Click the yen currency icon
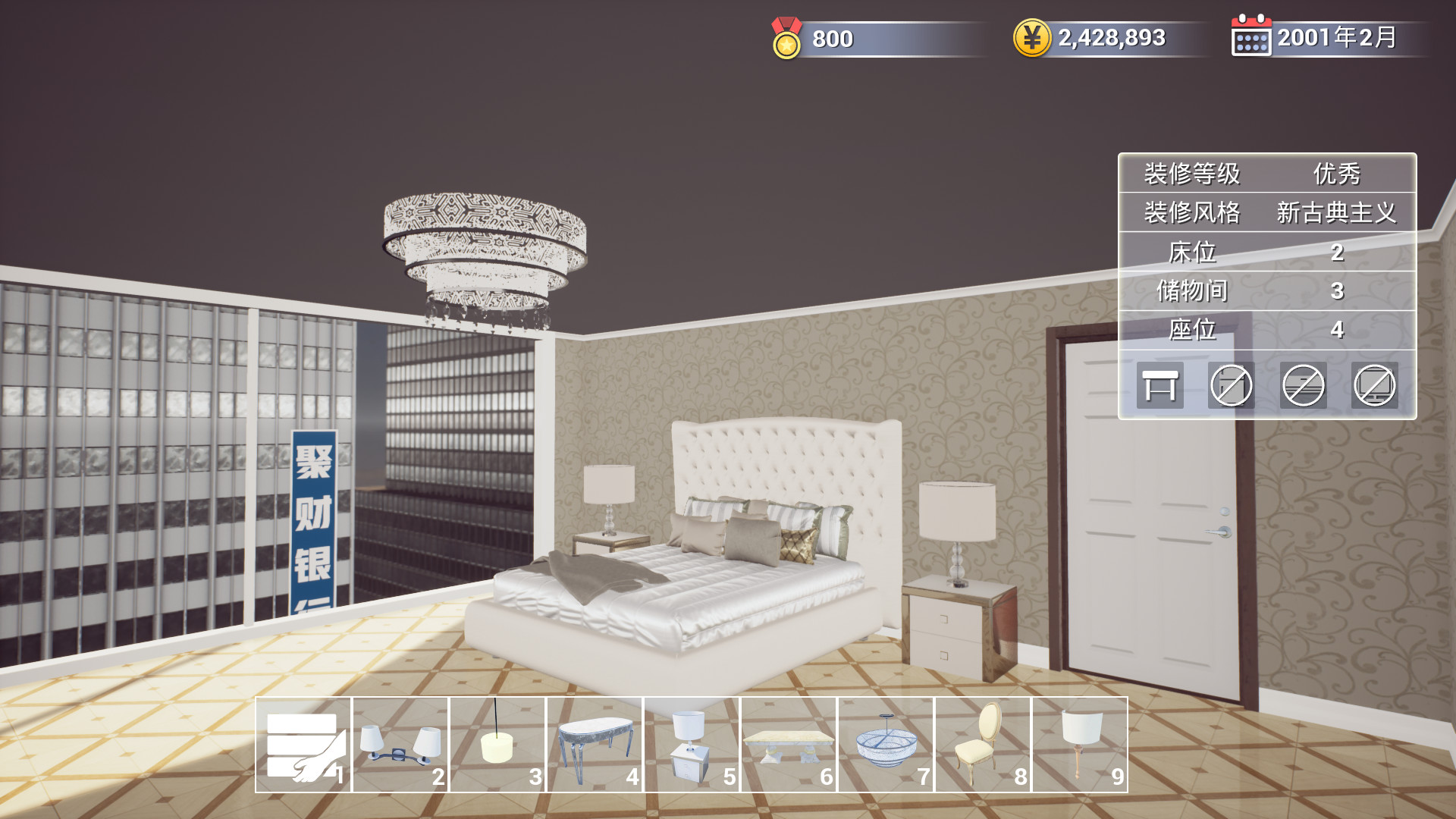 click(x=1034, y=38)
